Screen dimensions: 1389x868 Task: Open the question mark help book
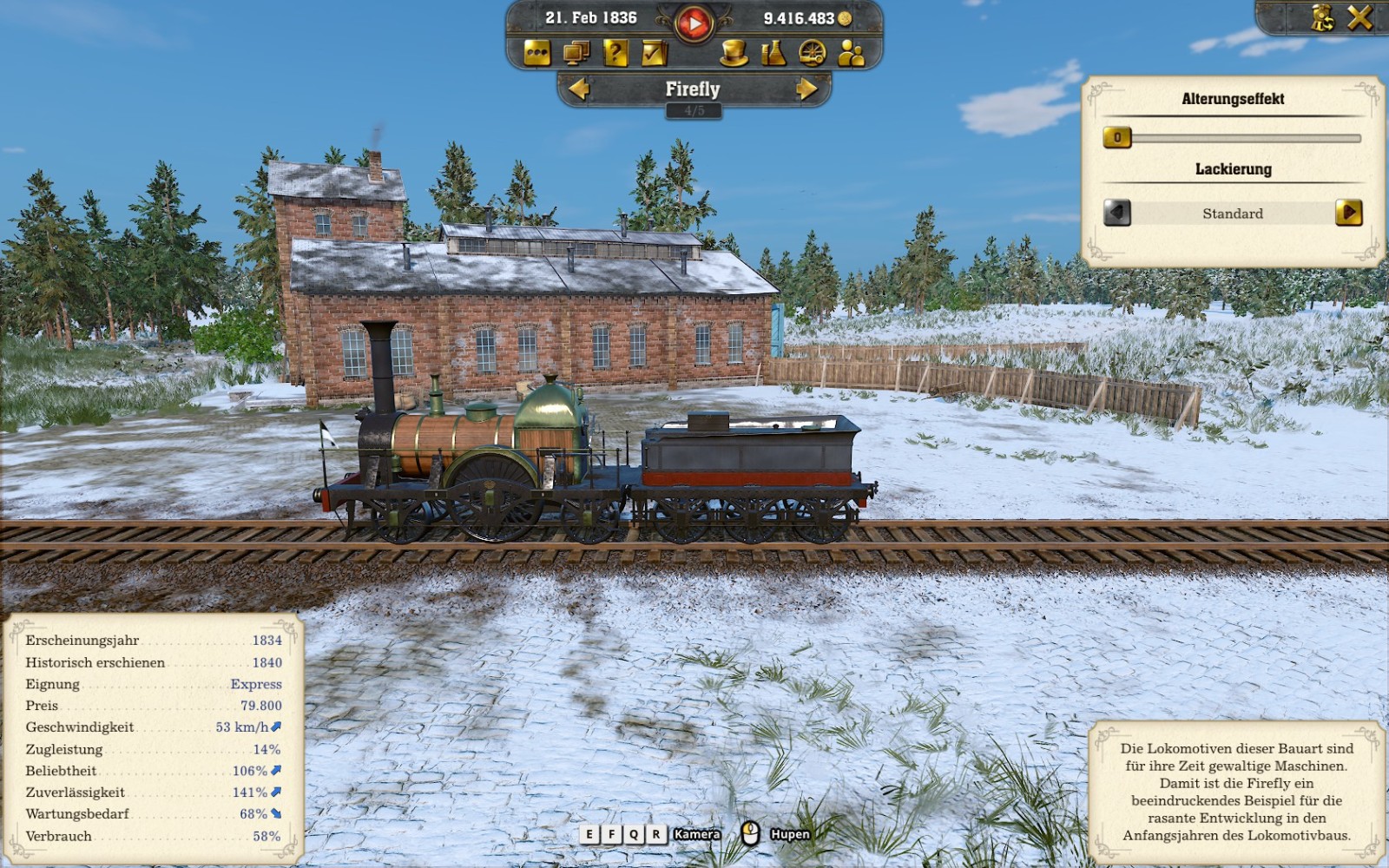tap(615, 54)
